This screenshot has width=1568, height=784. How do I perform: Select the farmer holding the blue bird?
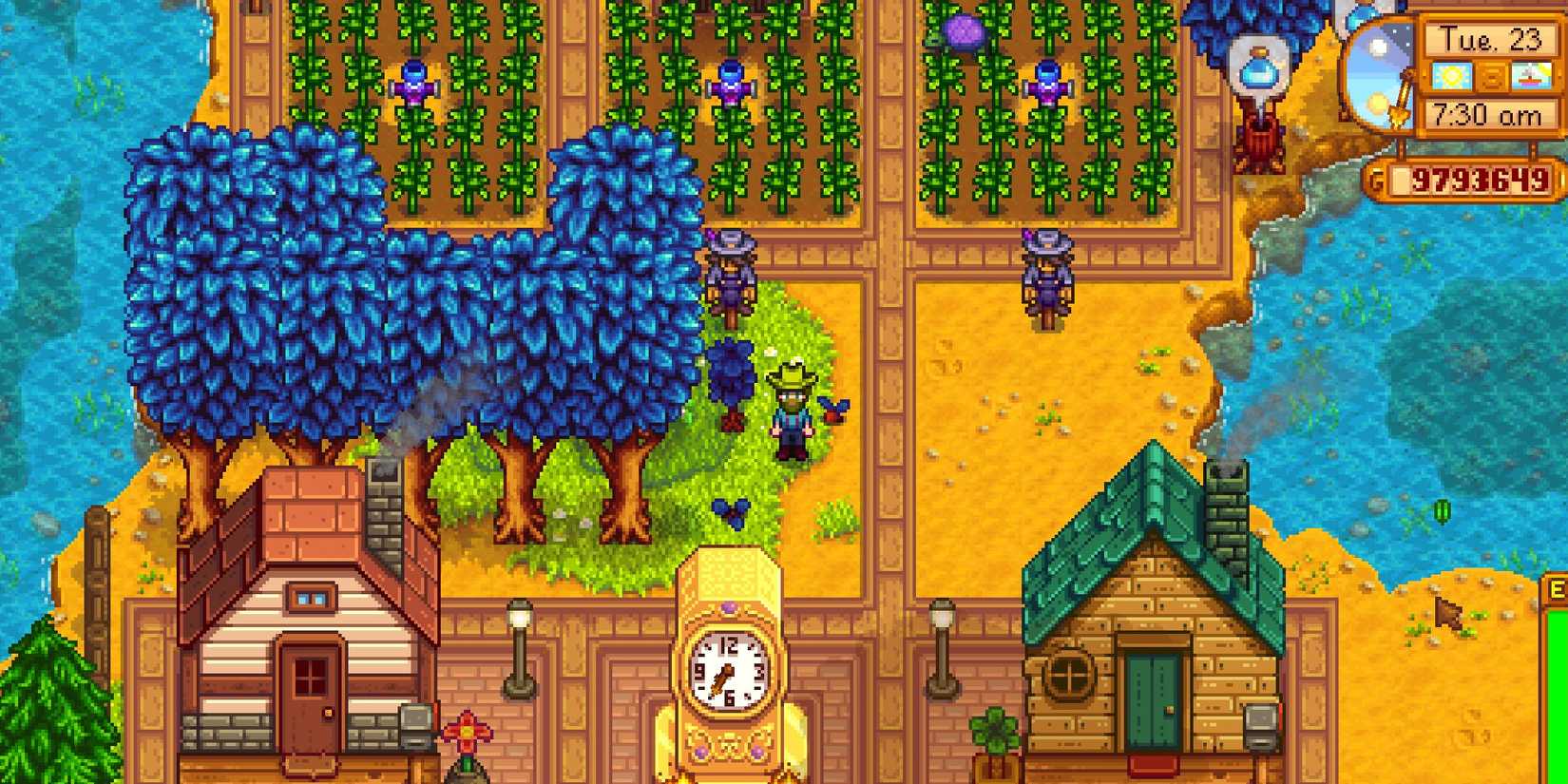[792, 409]
